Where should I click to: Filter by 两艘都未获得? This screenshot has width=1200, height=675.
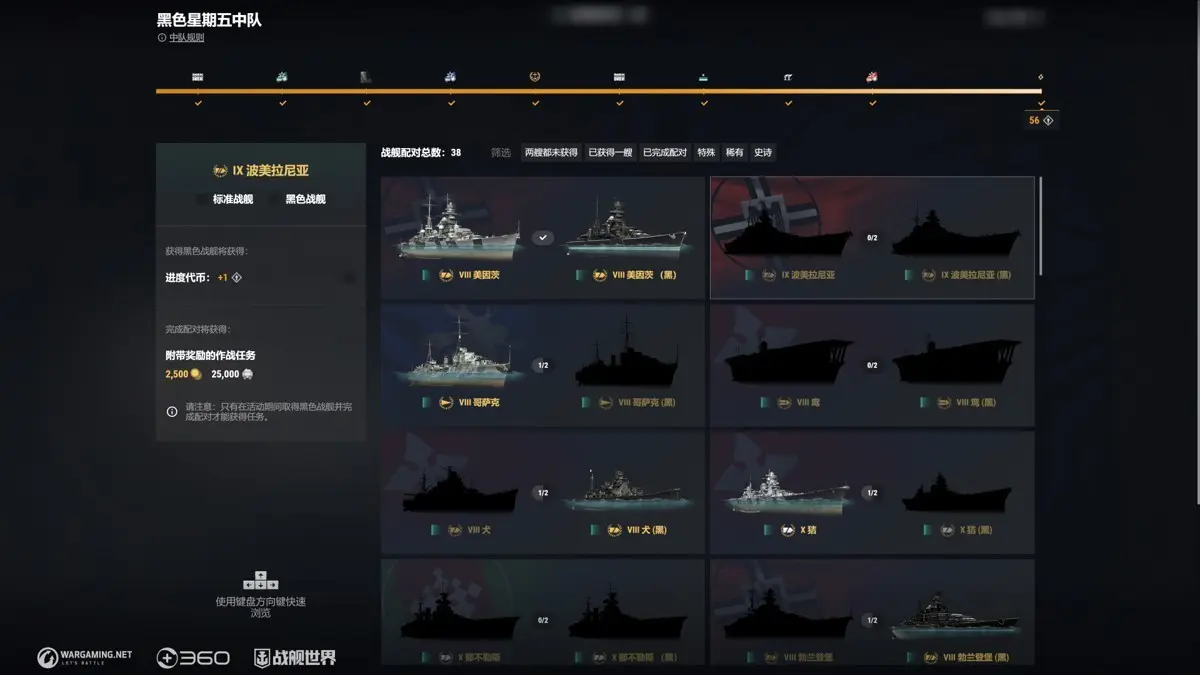coord(551,152)
